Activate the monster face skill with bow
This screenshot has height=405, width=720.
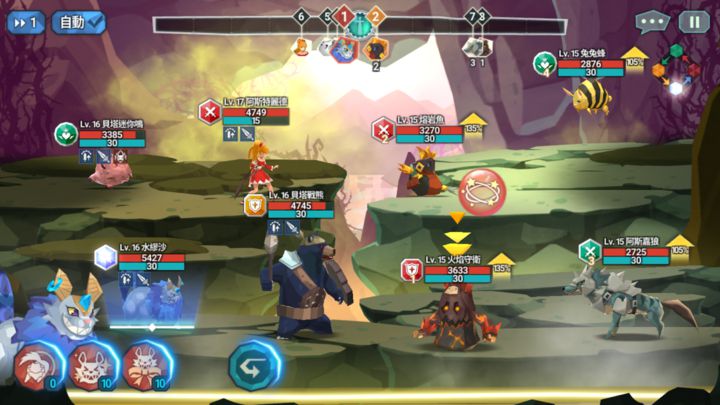146,363
